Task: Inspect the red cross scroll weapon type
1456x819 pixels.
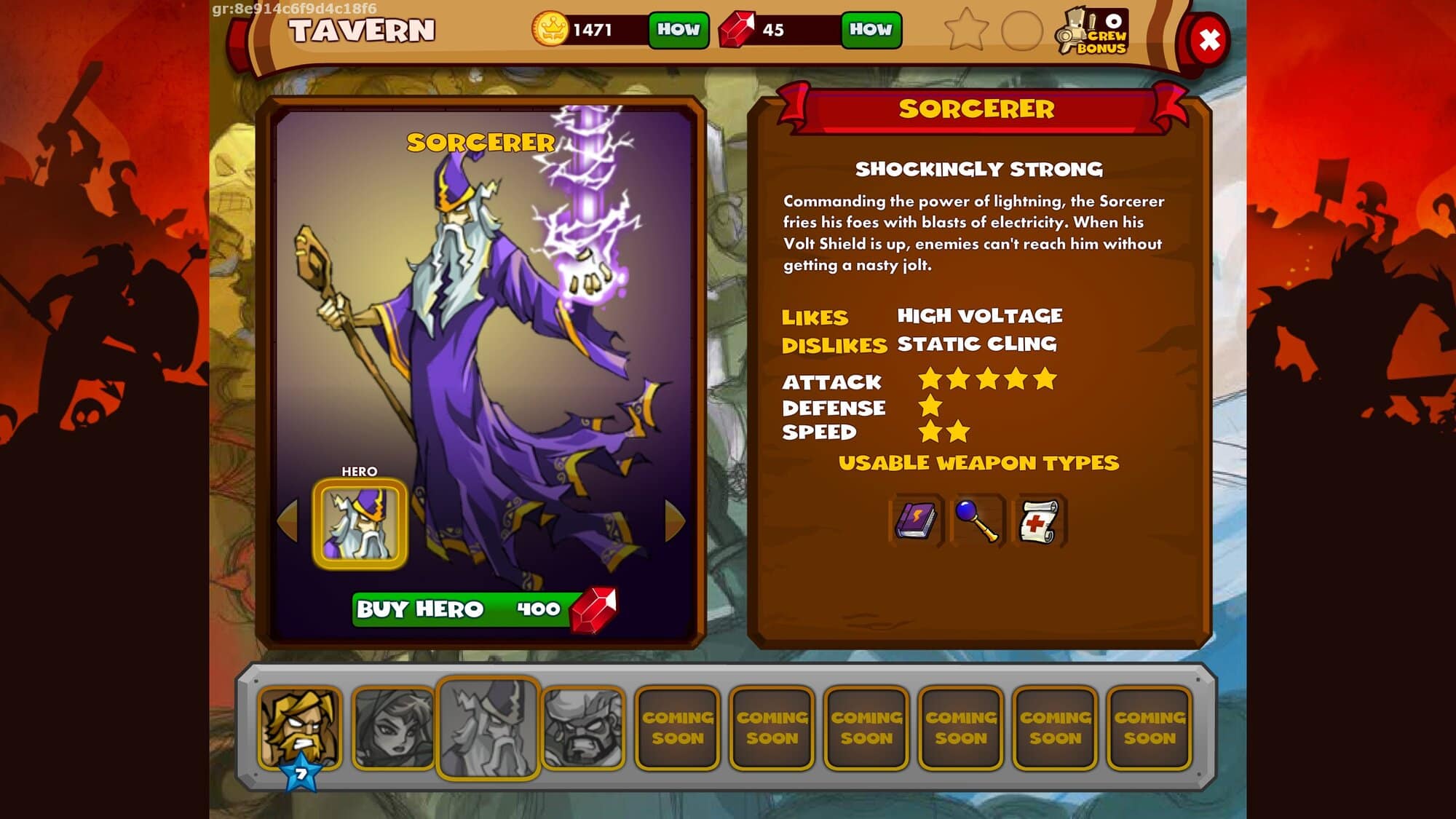Action: click(1038, 521)
